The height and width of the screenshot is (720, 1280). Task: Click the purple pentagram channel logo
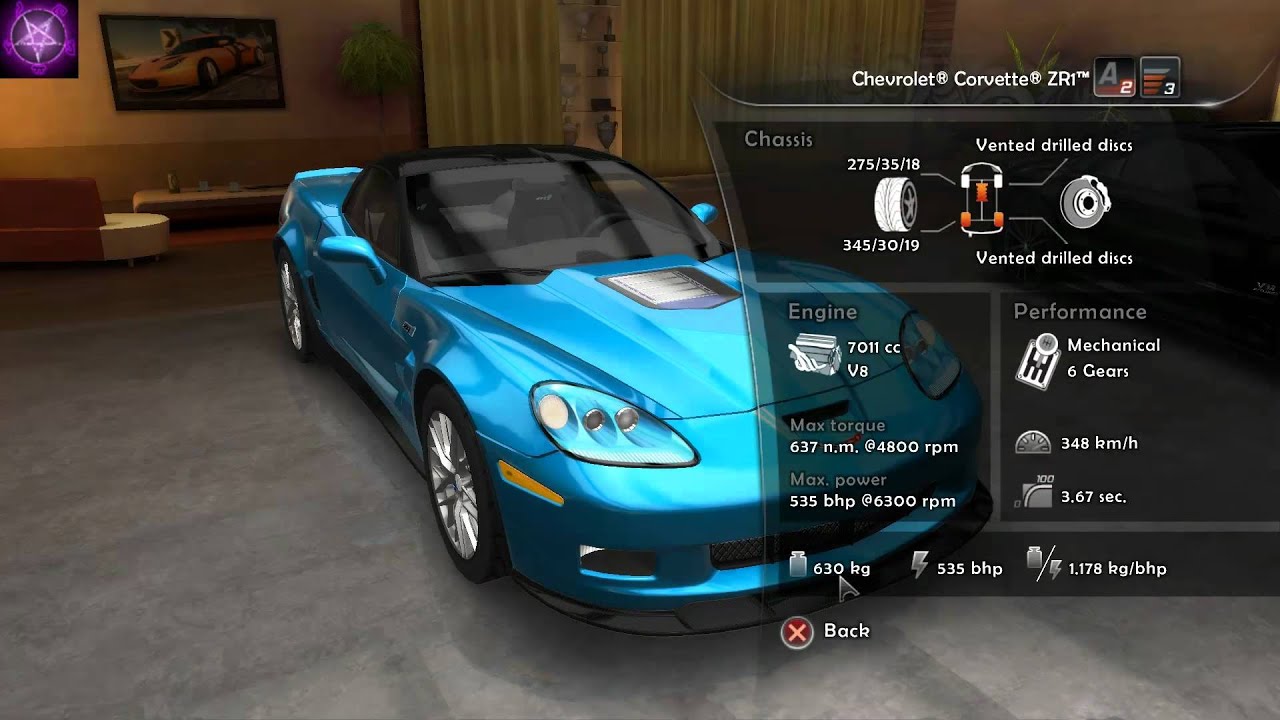click(38, 38)
